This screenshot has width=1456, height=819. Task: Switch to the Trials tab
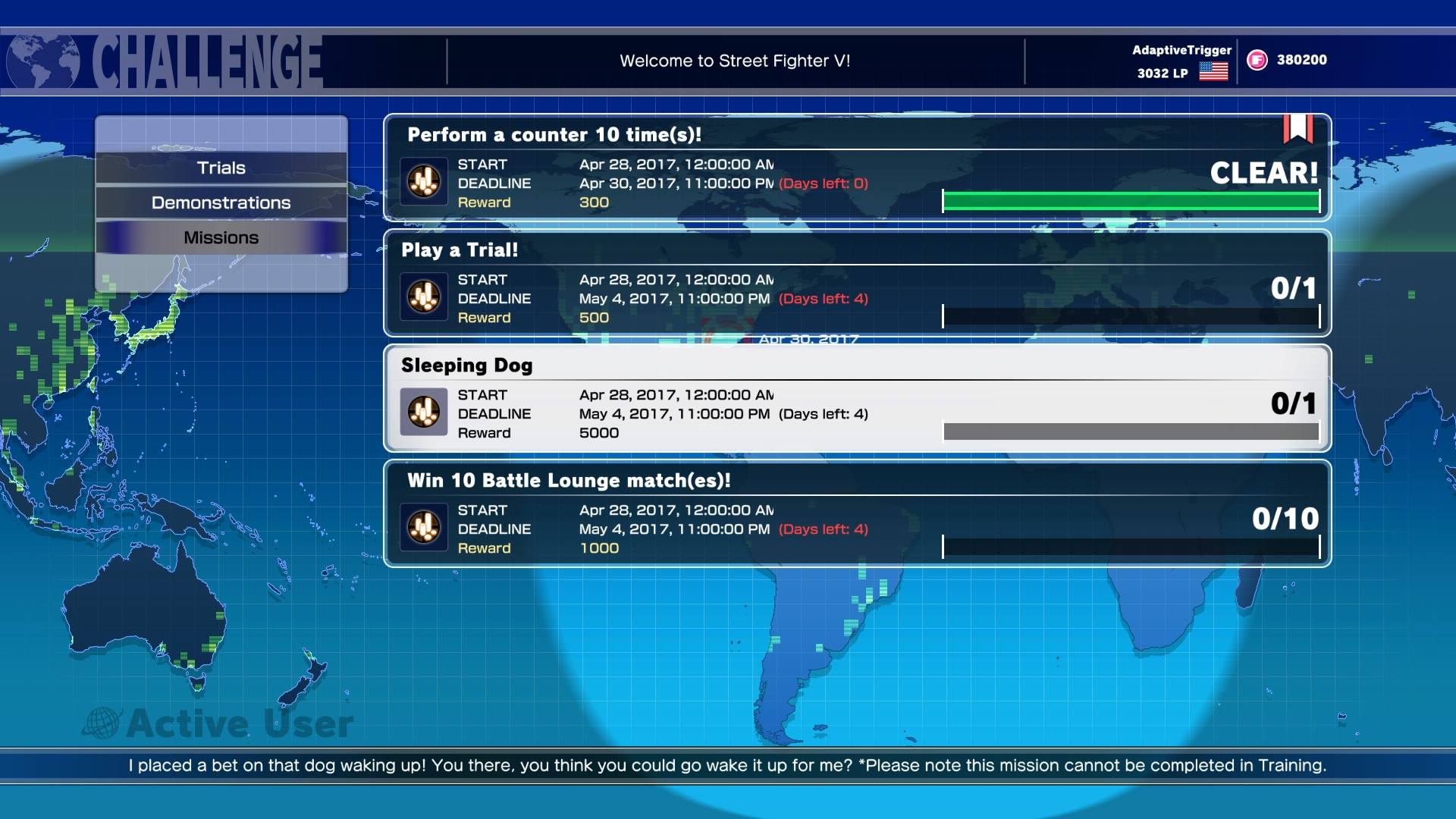[x=221, y=168]
